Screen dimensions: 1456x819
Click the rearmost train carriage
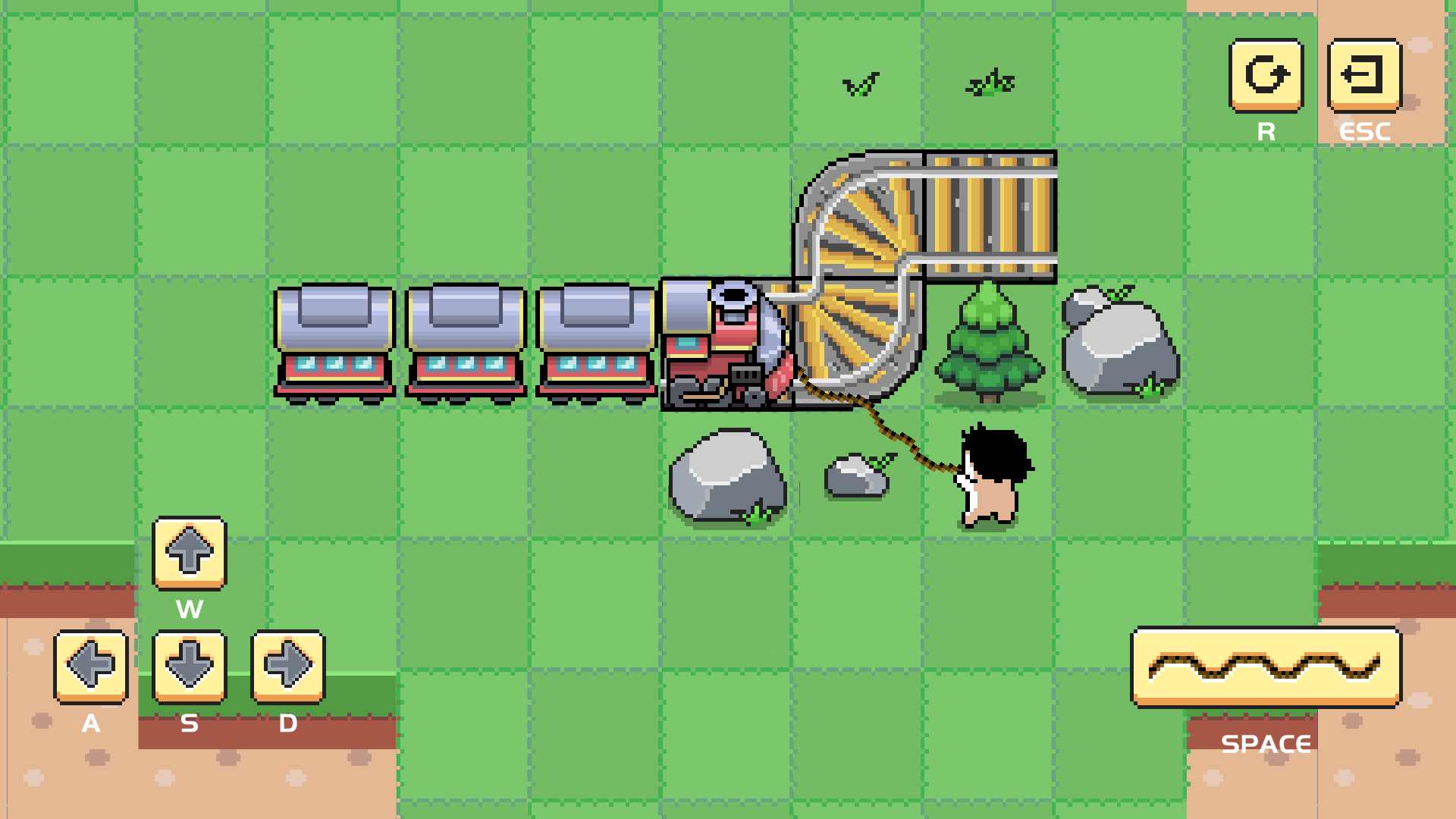334,341
